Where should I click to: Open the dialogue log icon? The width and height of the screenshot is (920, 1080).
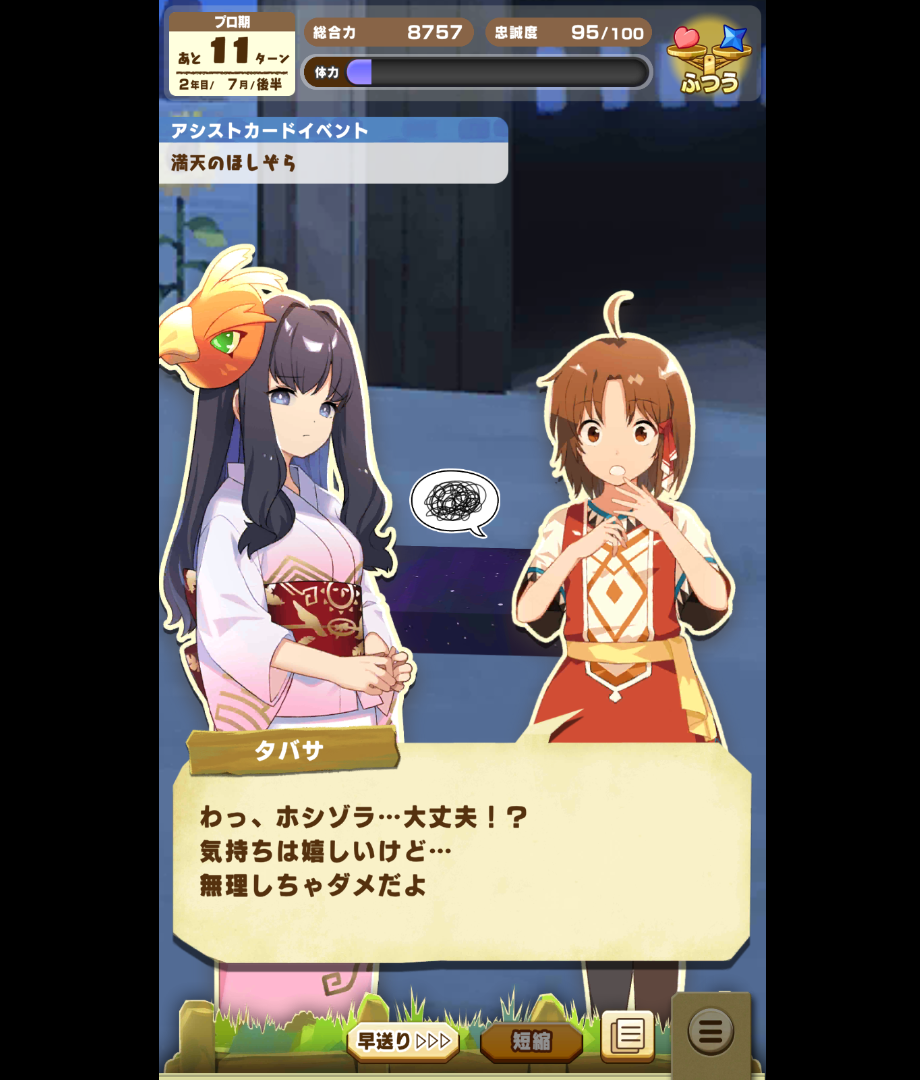pyautogui.click(x=627, y=1035)
